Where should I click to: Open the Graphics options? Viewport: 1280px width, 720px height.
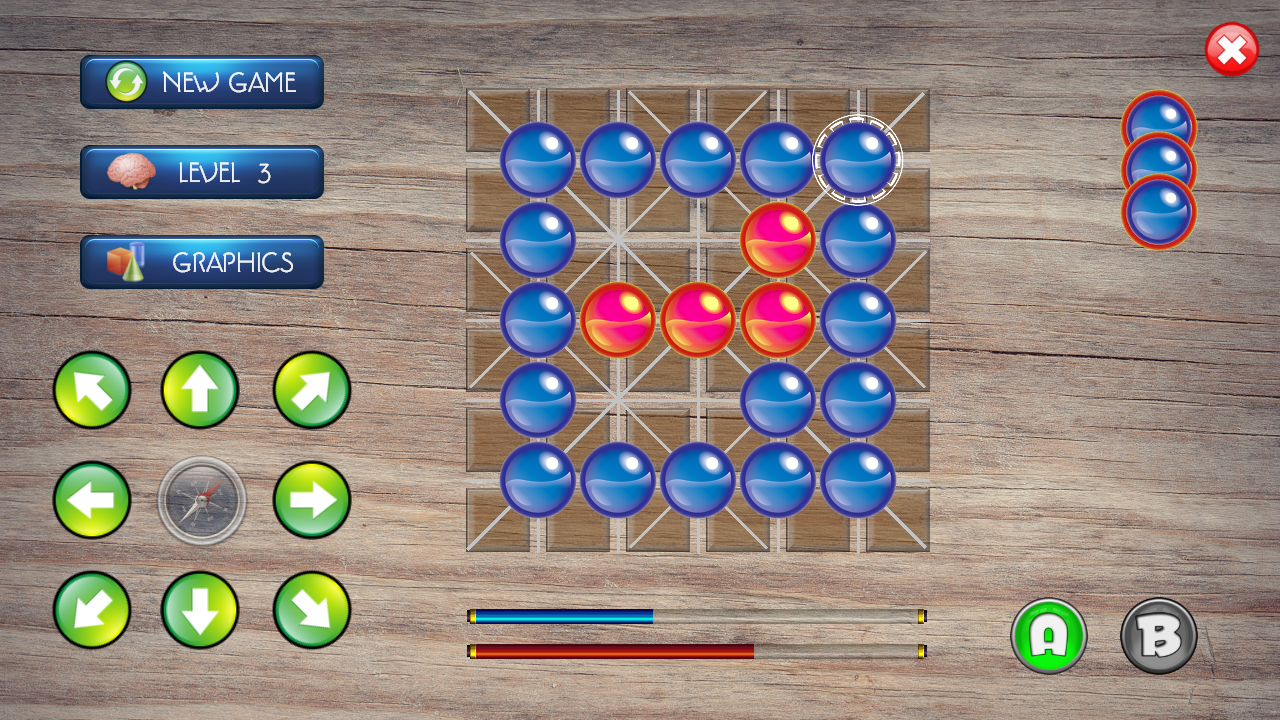[202, 262]
